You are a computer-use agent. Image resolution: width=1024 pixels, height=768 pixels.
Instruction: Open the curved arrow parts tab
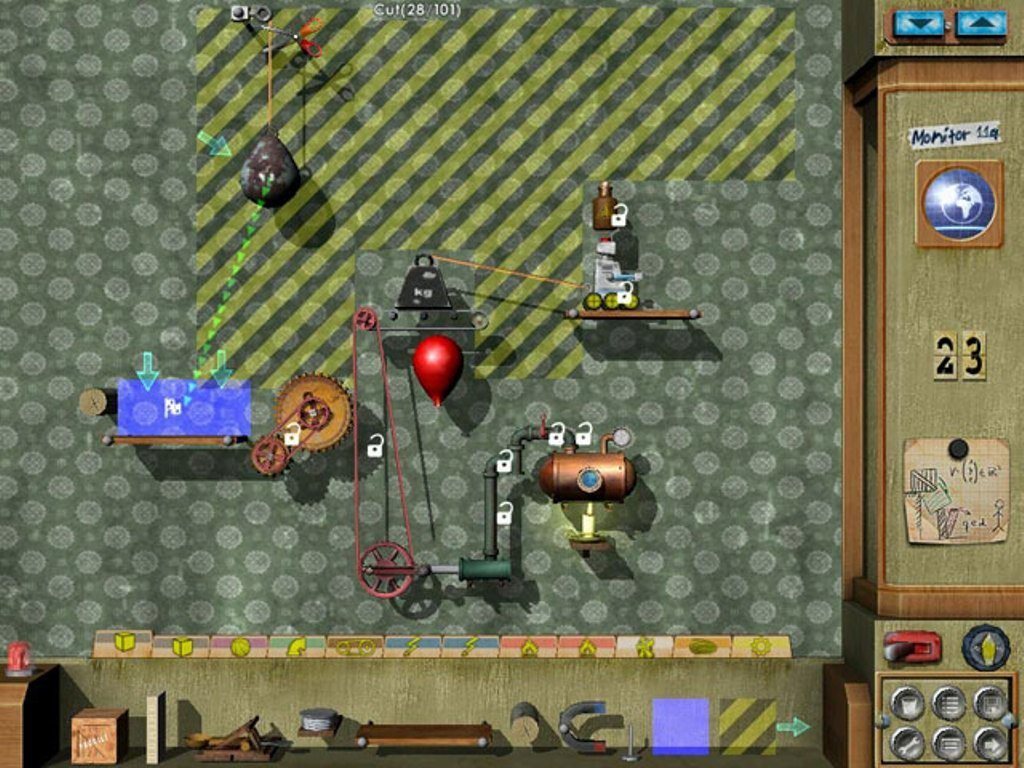(297, 647)
